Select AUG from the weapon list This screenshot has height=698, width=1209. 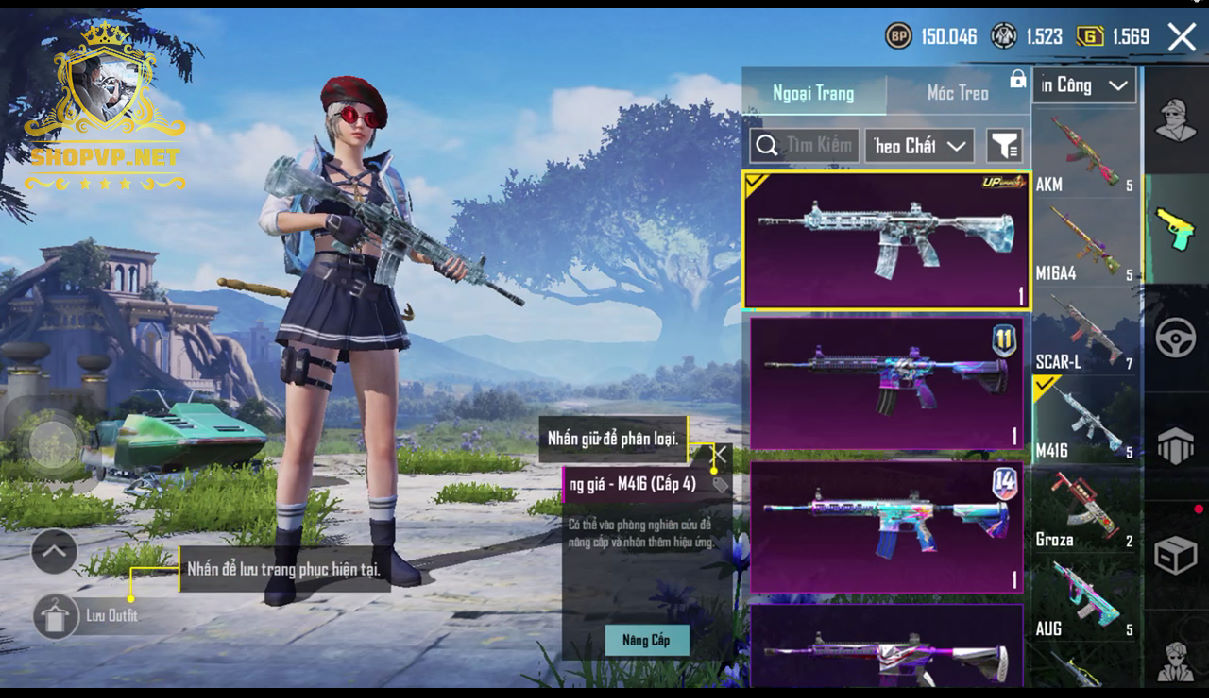1085,600
